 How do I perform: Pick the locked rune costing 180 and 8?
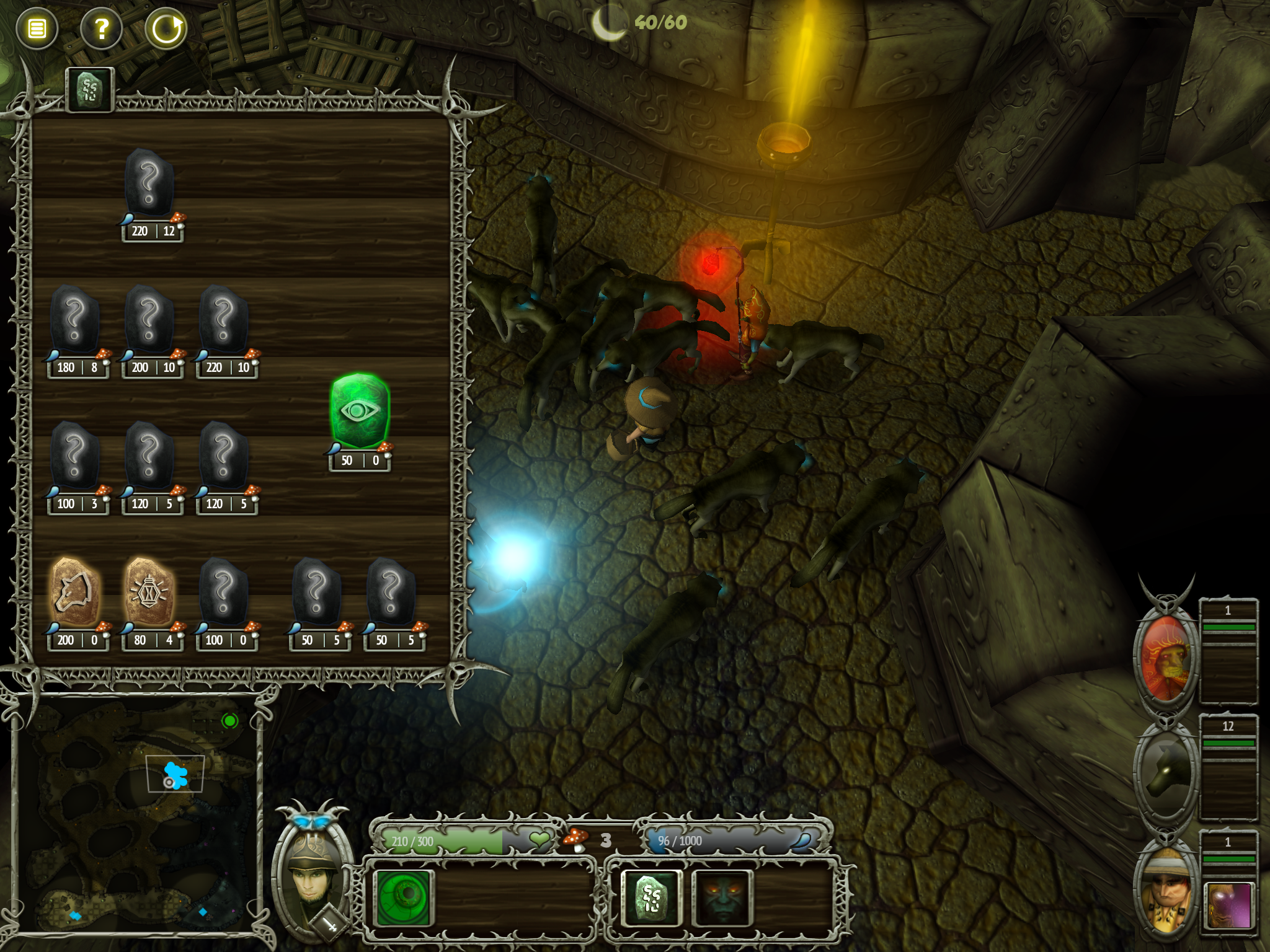tap(74, 320)
